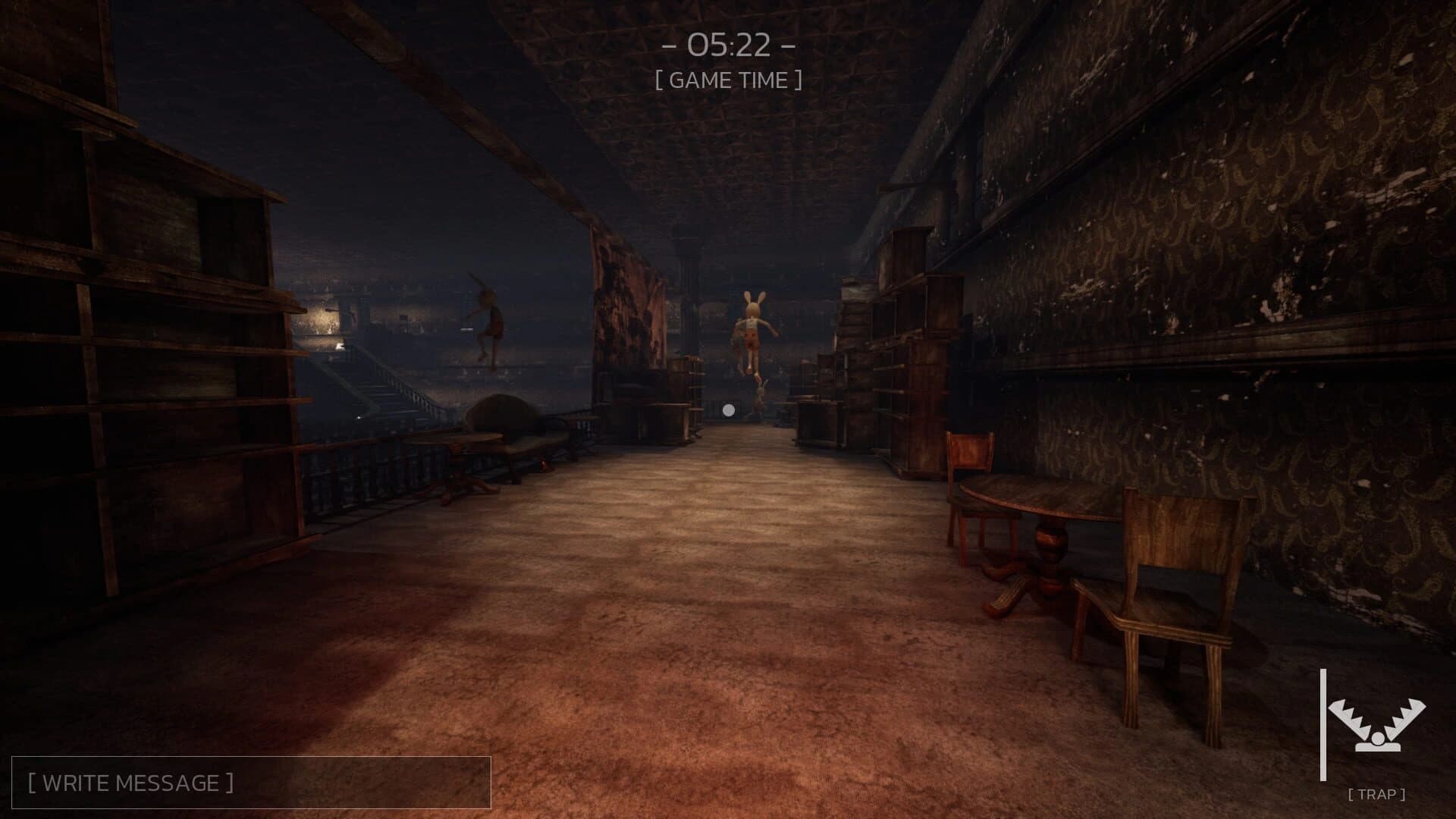Click the white crosshair dot
Screen dimensions: 1456x819
(x=729, y=409)
